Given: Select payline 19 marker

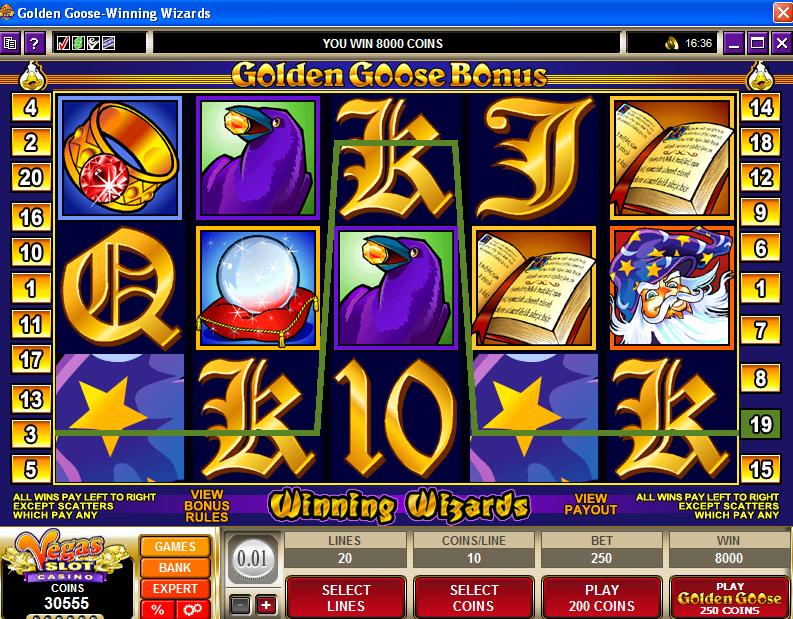Looking at the screenshot, I should tap(761, 424).
